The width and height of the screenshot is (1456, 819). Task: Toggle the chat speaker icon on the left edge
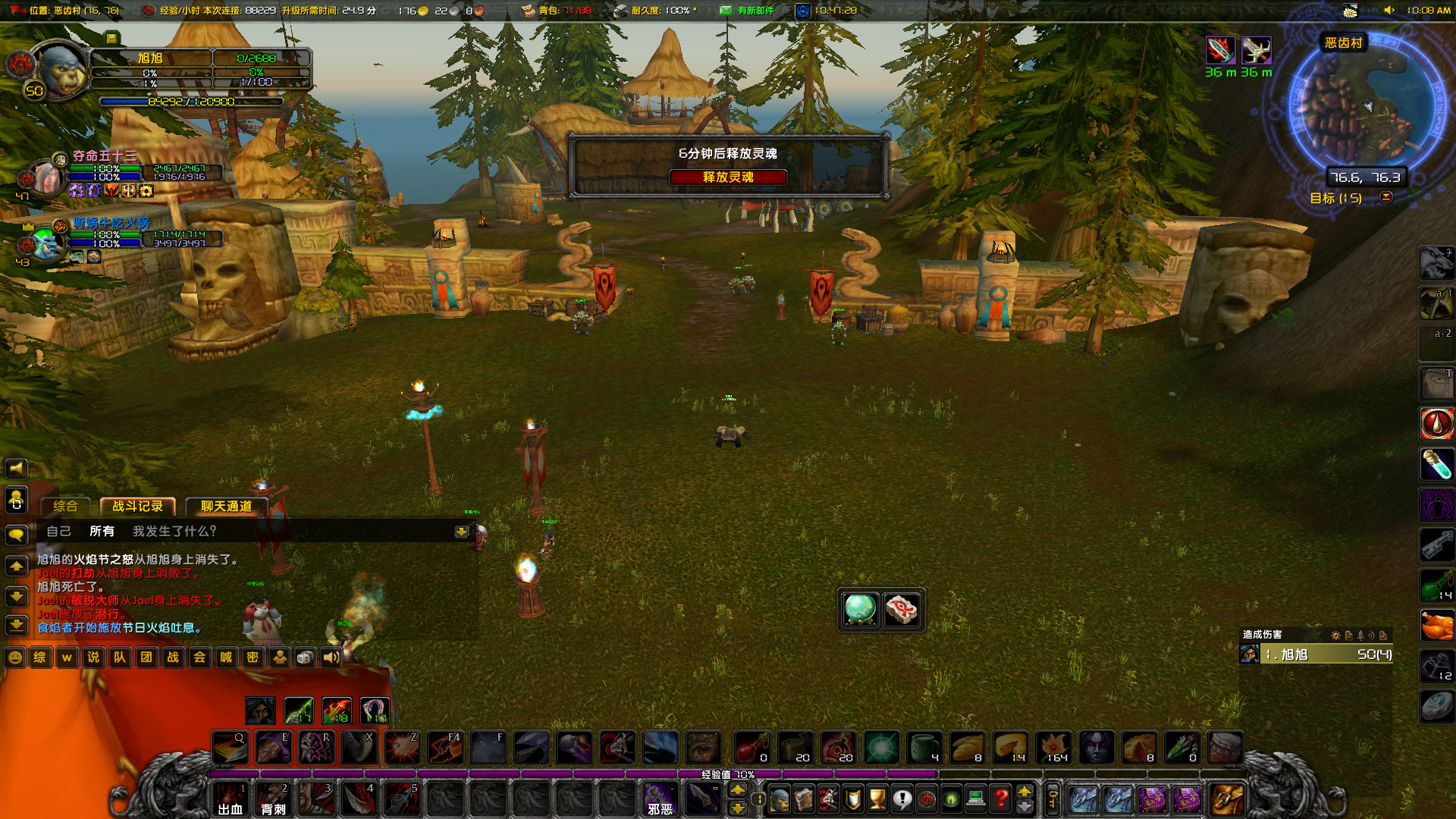point(16,468)
